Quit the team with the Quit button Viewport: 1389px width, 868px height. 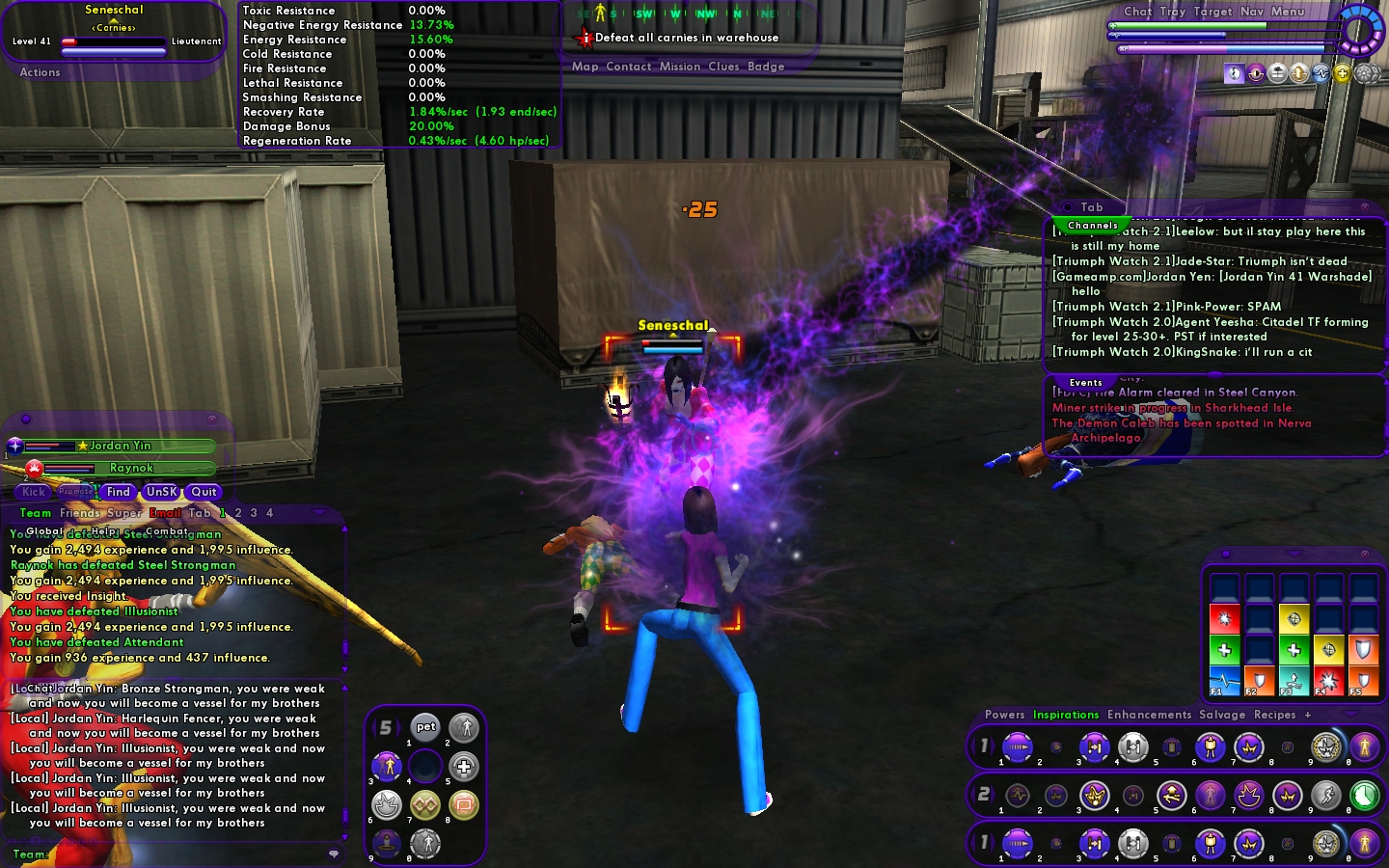tap(204, 492)
